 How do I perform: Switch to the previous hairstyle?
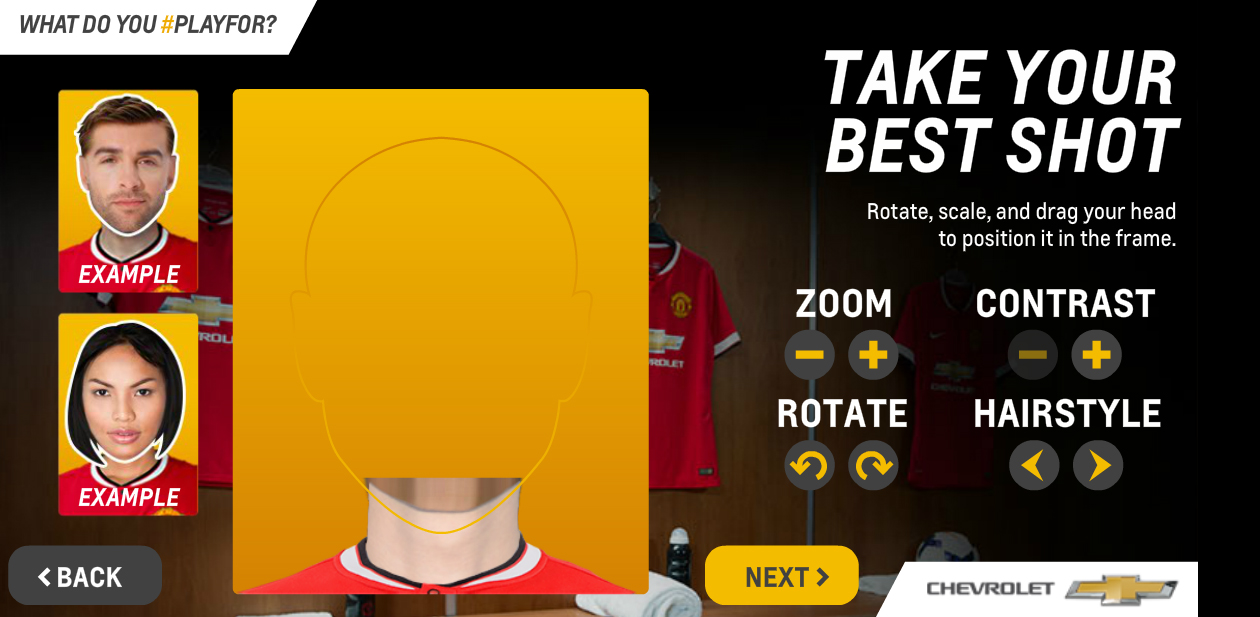[x=1034, y=465]
